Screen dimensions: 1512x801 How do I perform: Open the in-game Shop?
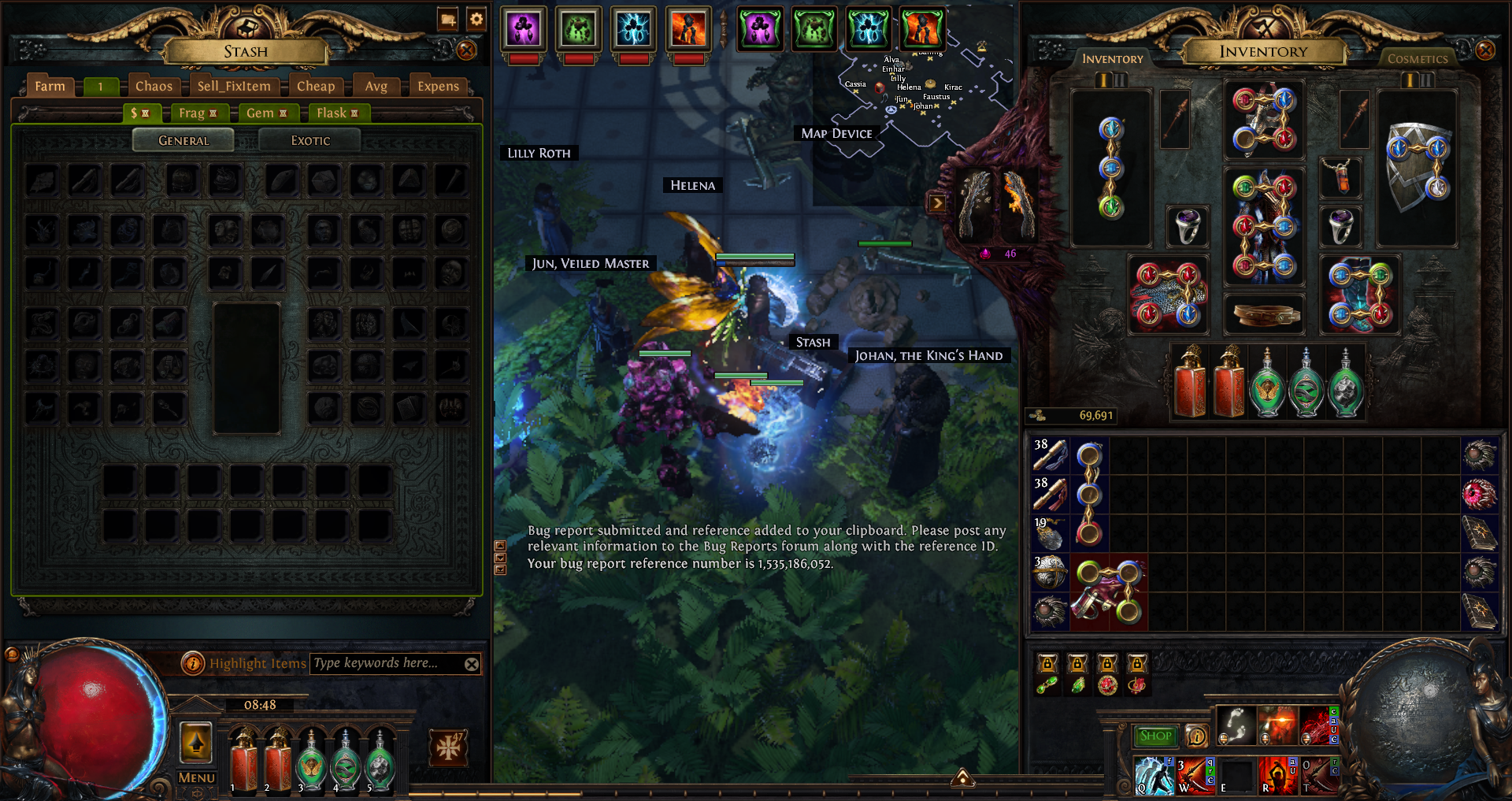pyautogui.click(x=1155, y=736)
